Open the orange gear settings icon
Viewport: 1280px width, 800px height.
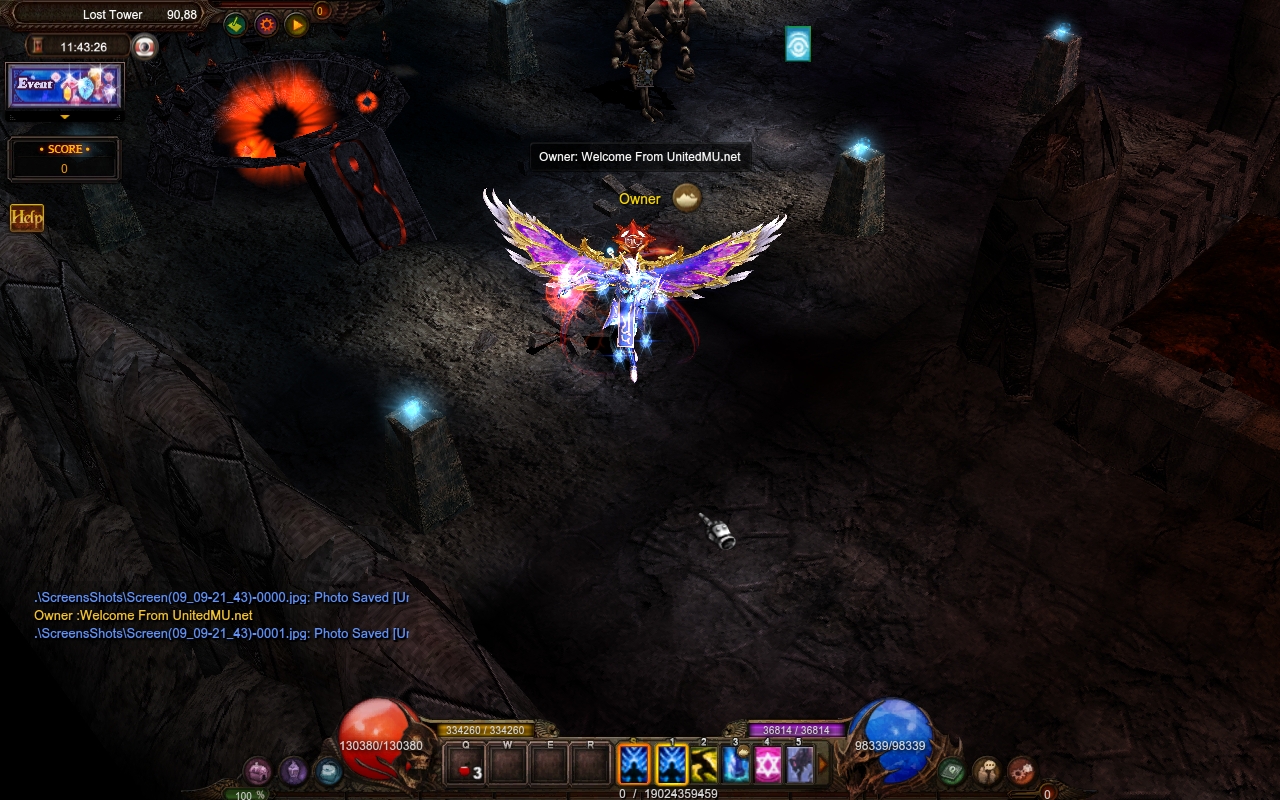tap(266, 25)
